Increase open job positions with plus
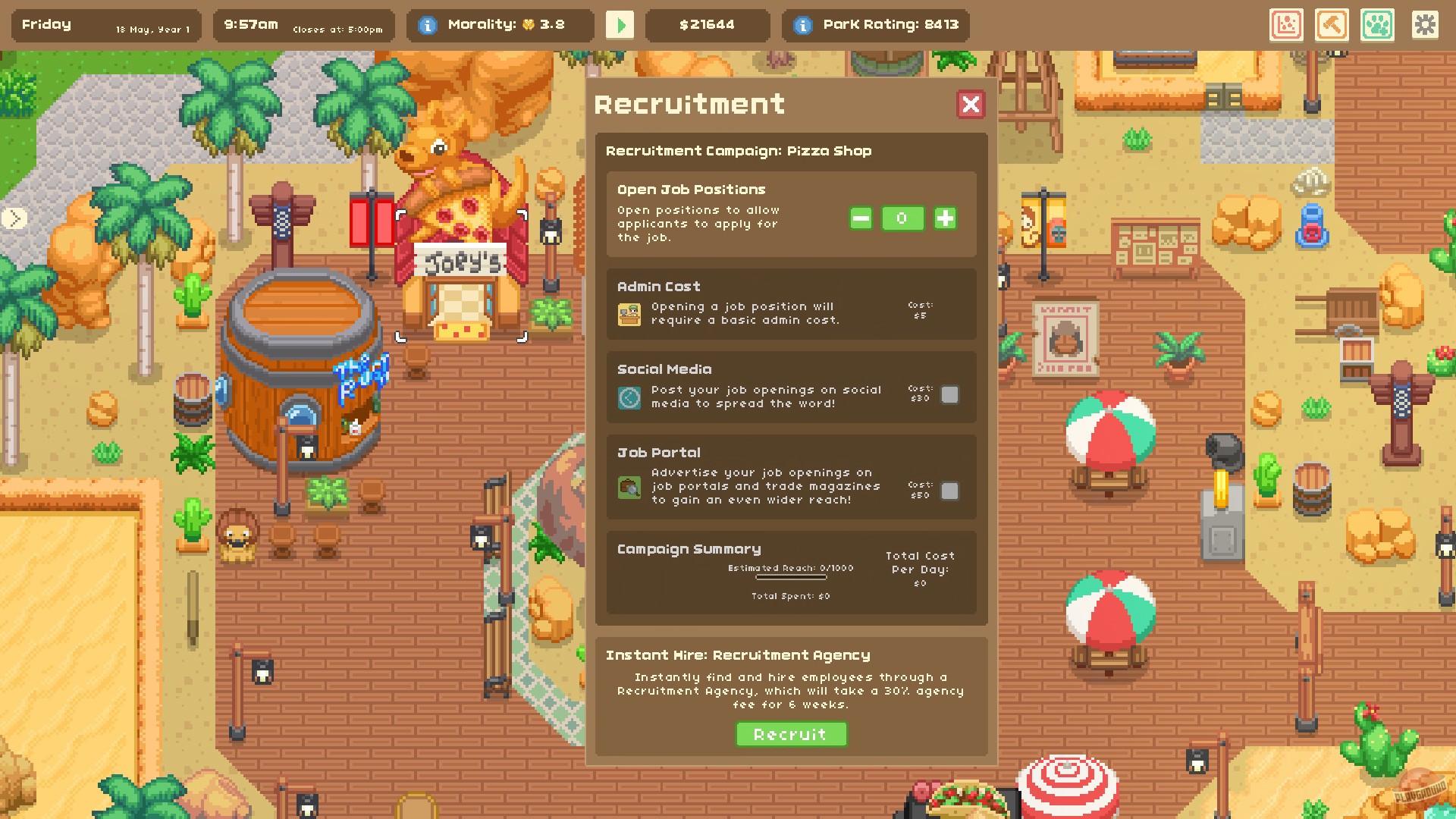Screen dimensions: 1456x819 945,218
